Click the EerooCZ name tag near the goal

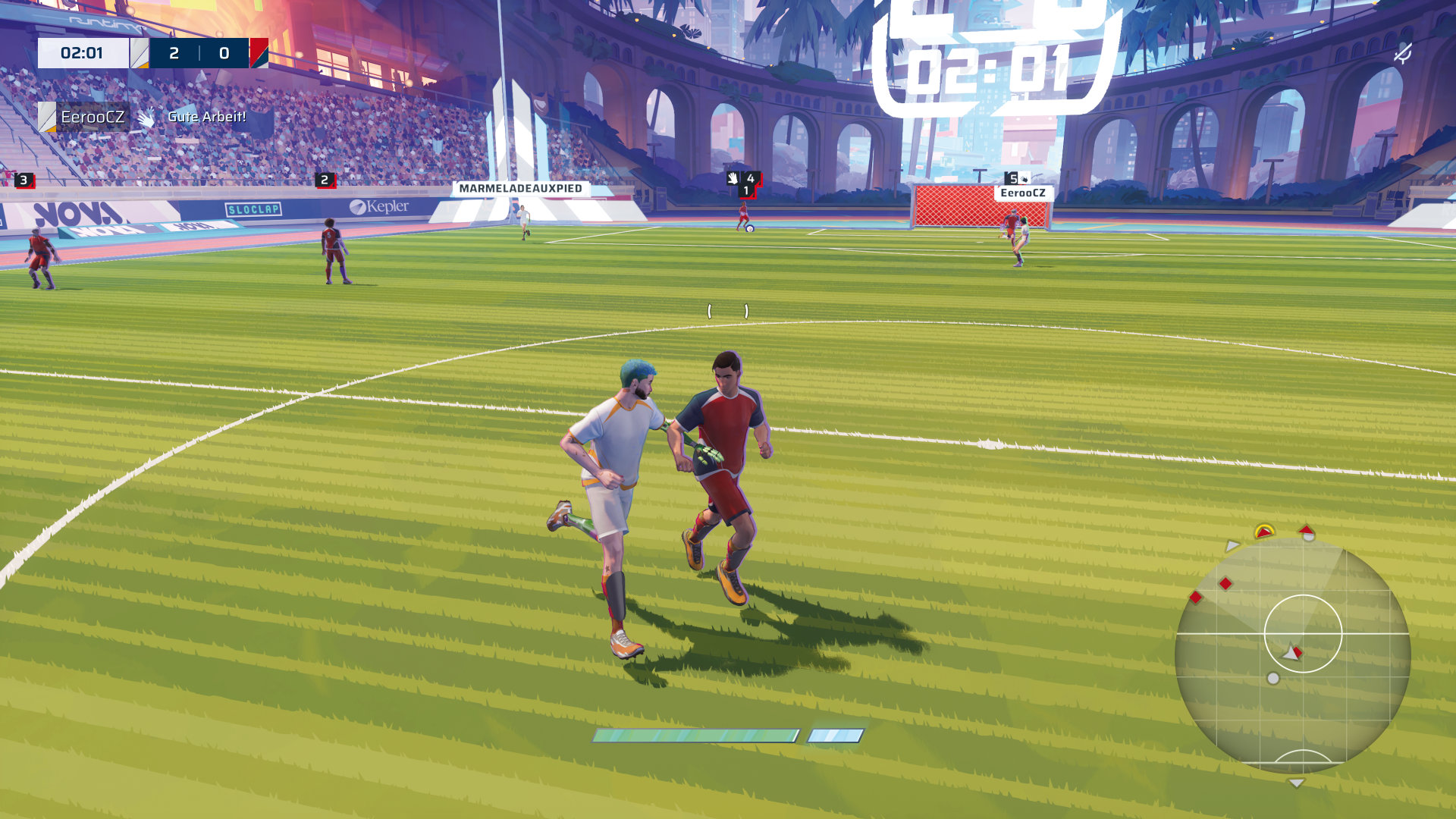click(x=1022, y=193)
